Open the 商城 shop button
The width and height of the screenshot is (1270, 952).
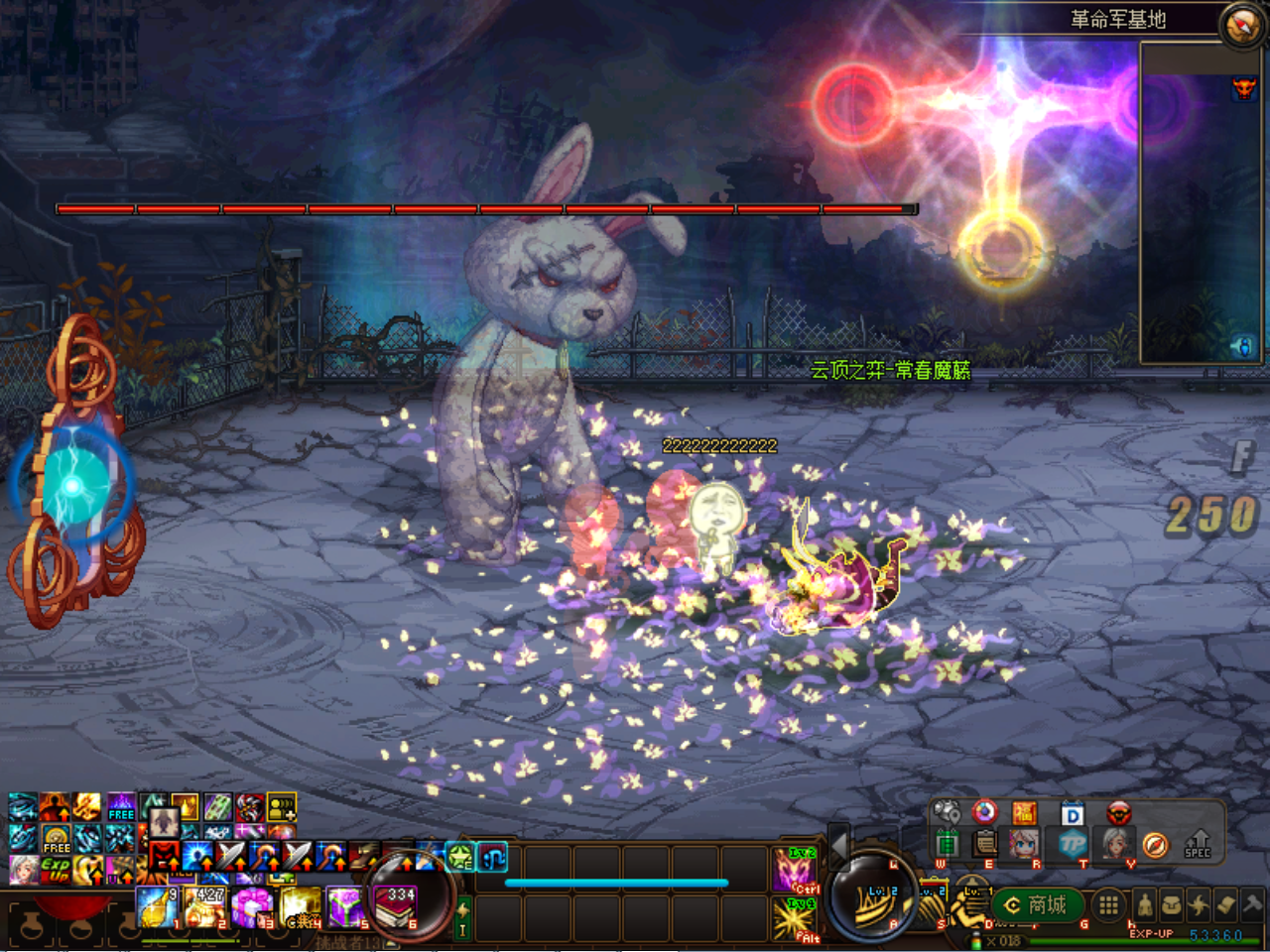coord(1036,904)
